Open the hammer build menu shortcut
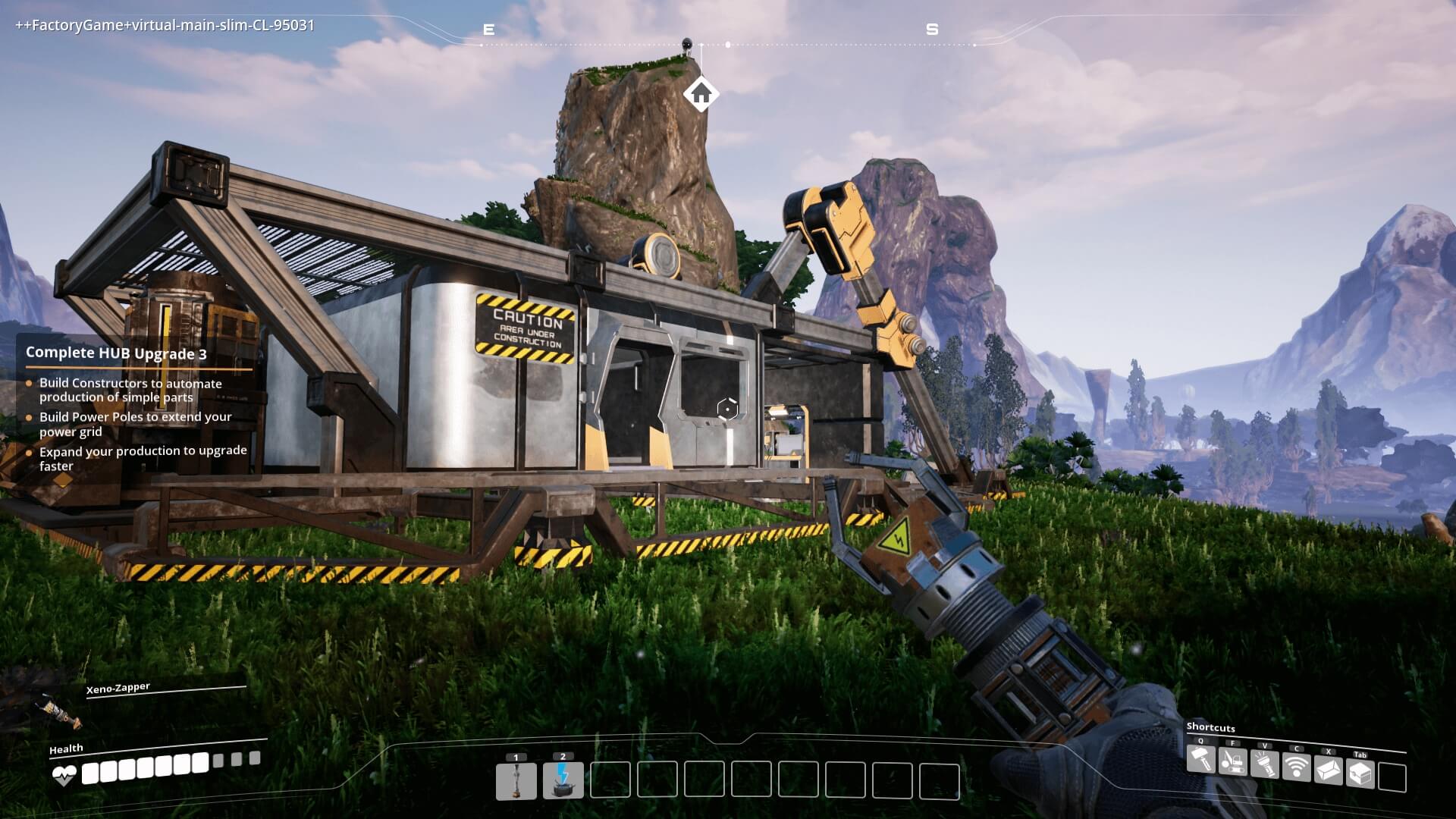Screen dimensions: 1456x819 point(1201,760)
